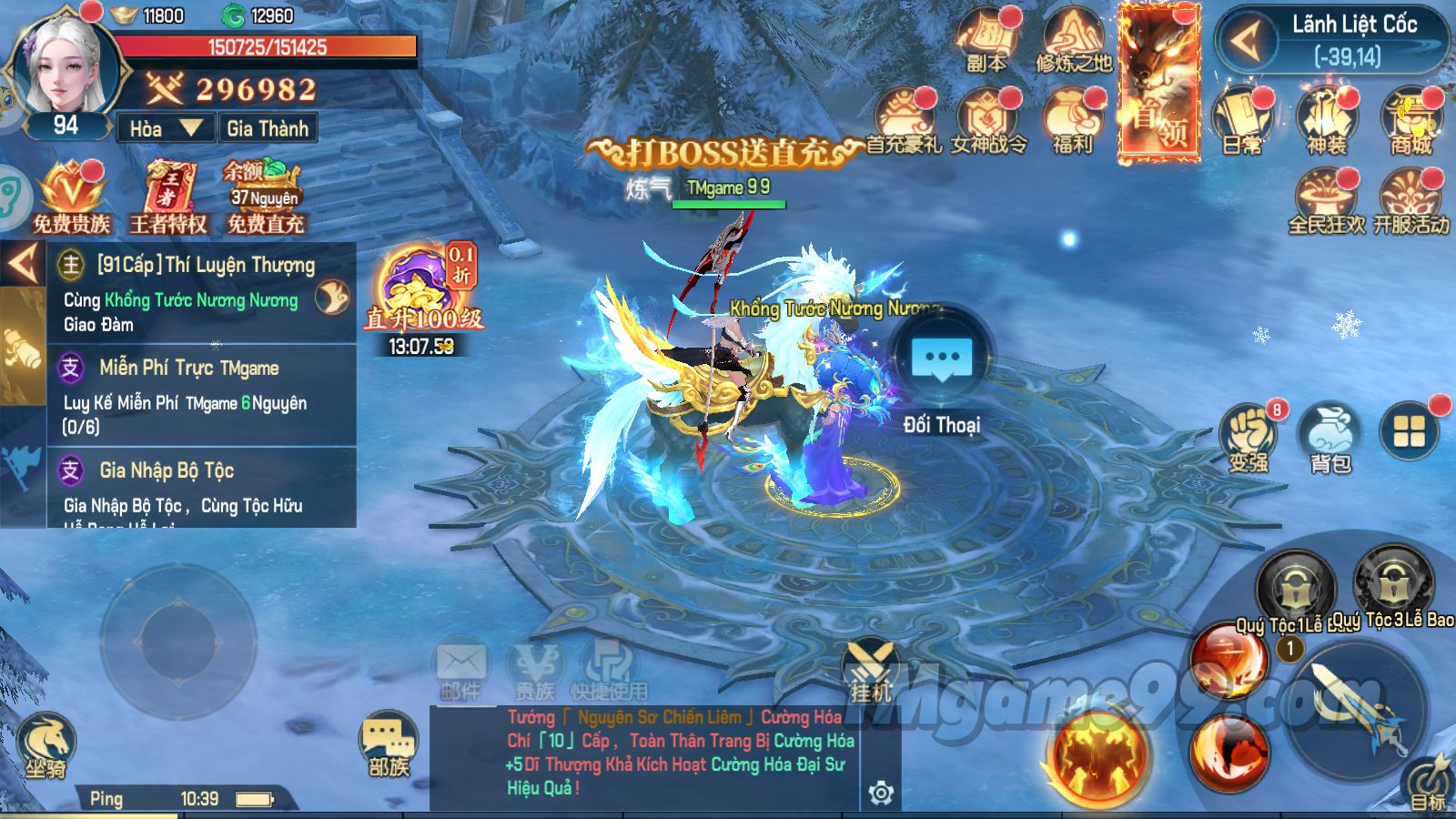Open the 修炼之地 training grounds

coord(1074,41)
